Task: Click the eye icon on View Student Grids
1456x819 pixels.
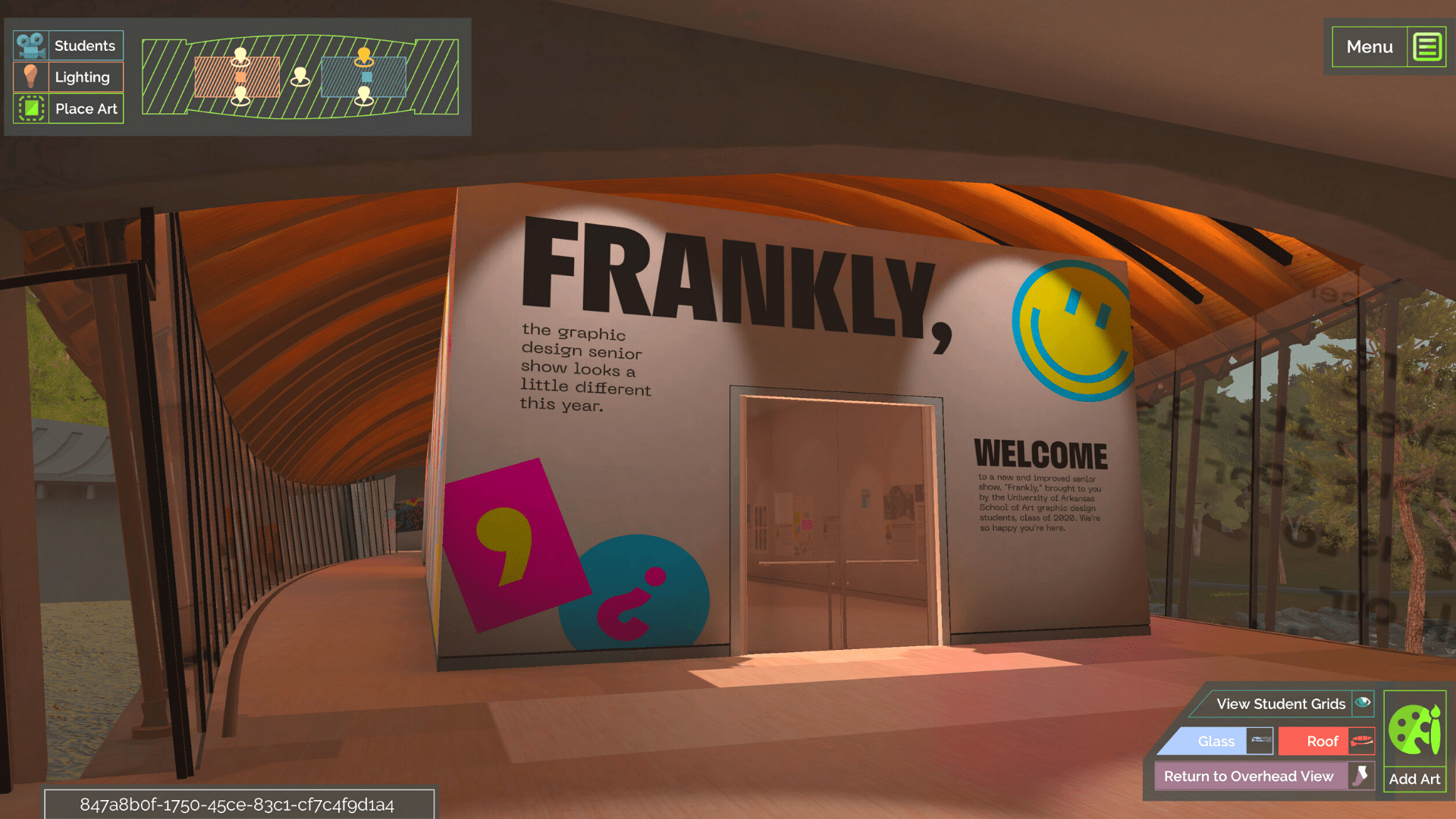Action: [x=1363, y=704]
